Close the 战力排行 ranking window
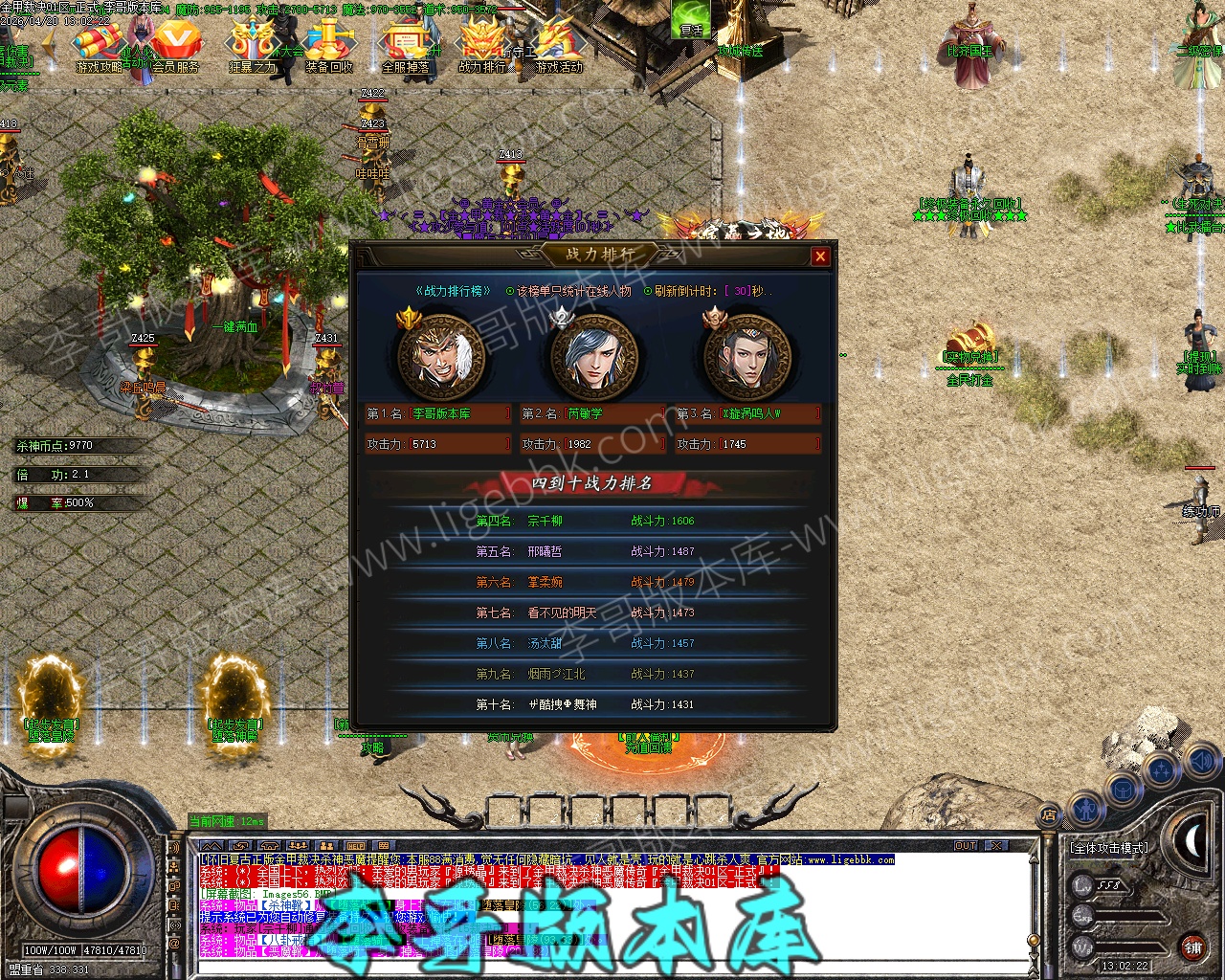Image resolution: width=1225 pixels, height=980 pixels. (819, 256)
